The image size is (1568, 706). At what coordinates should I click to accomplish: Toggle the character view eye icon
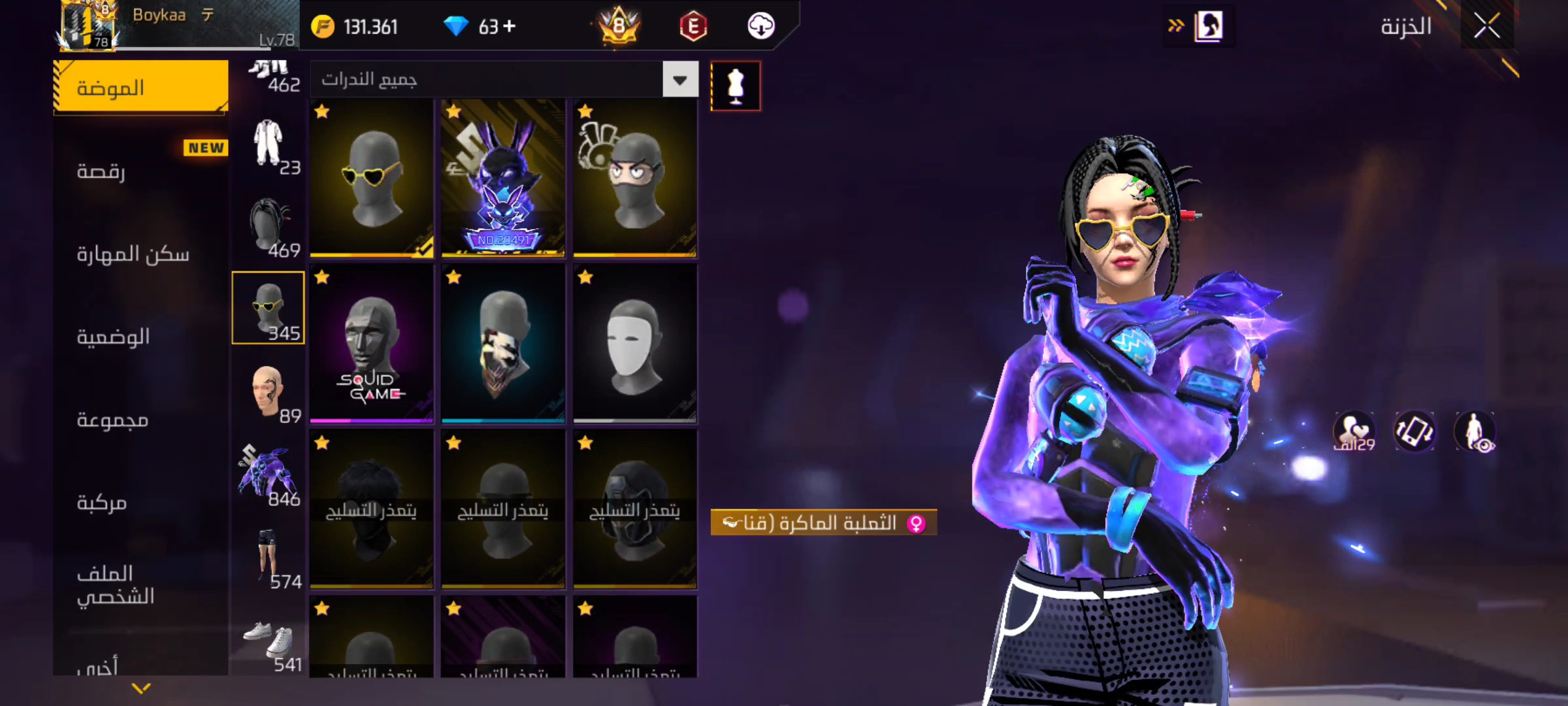[1475, 432]
